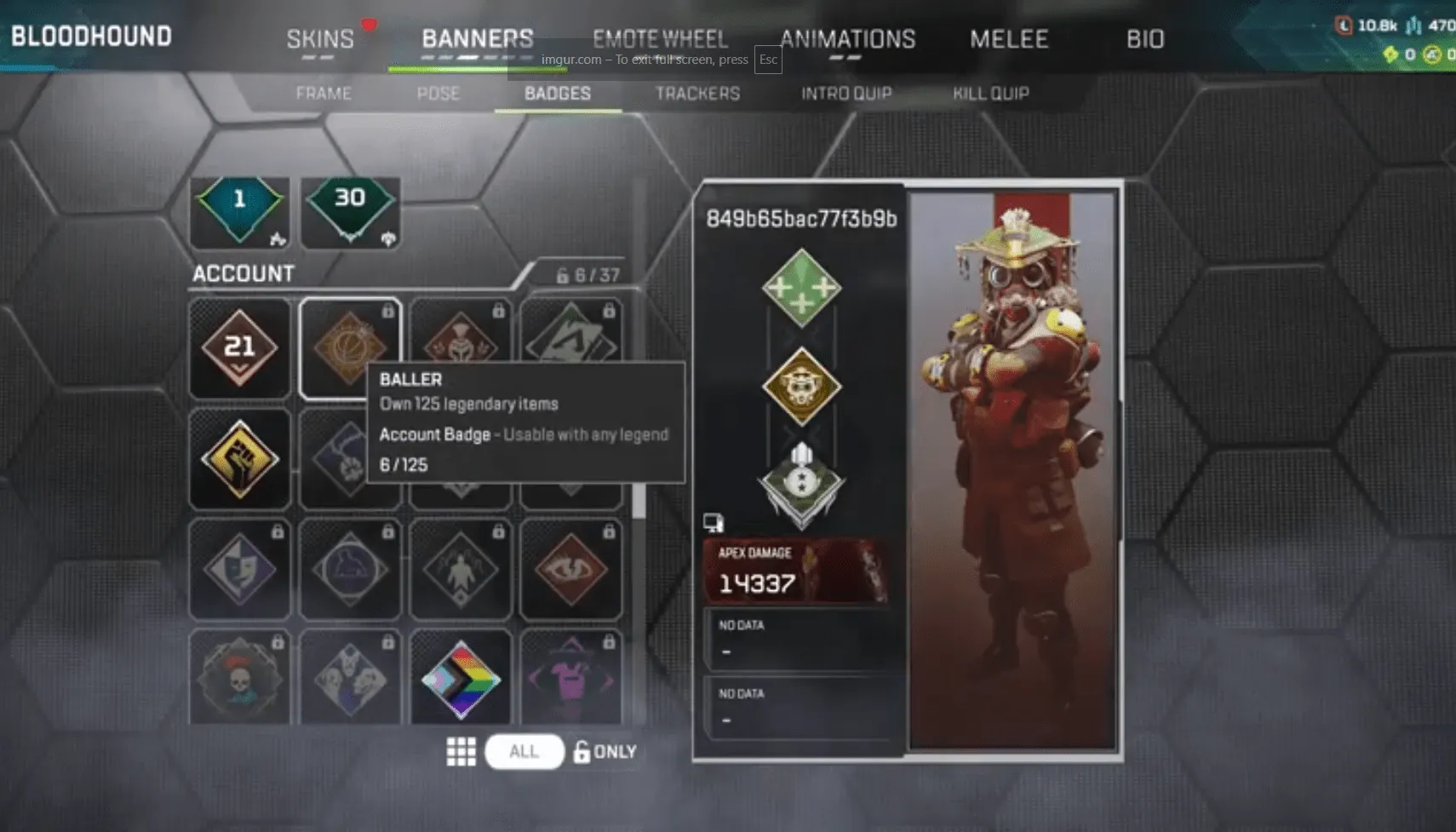Open the Trackers sub-tab

(x=697, y=94)
